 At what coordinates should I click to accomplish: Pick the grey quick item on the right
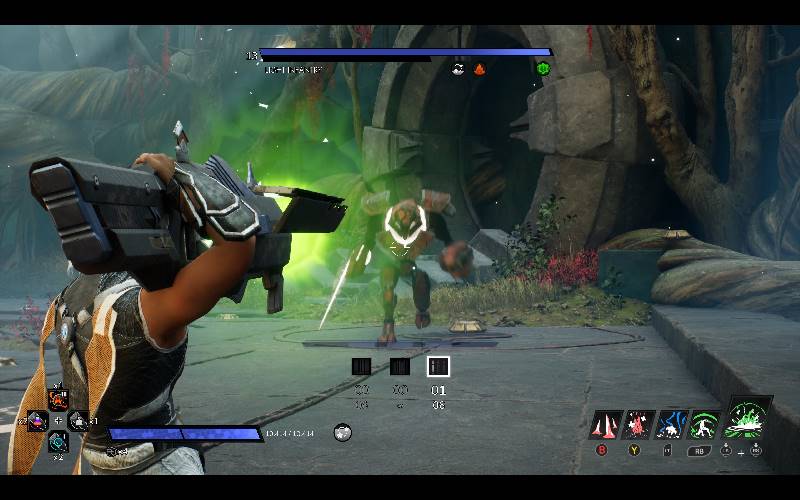[78, 421]
